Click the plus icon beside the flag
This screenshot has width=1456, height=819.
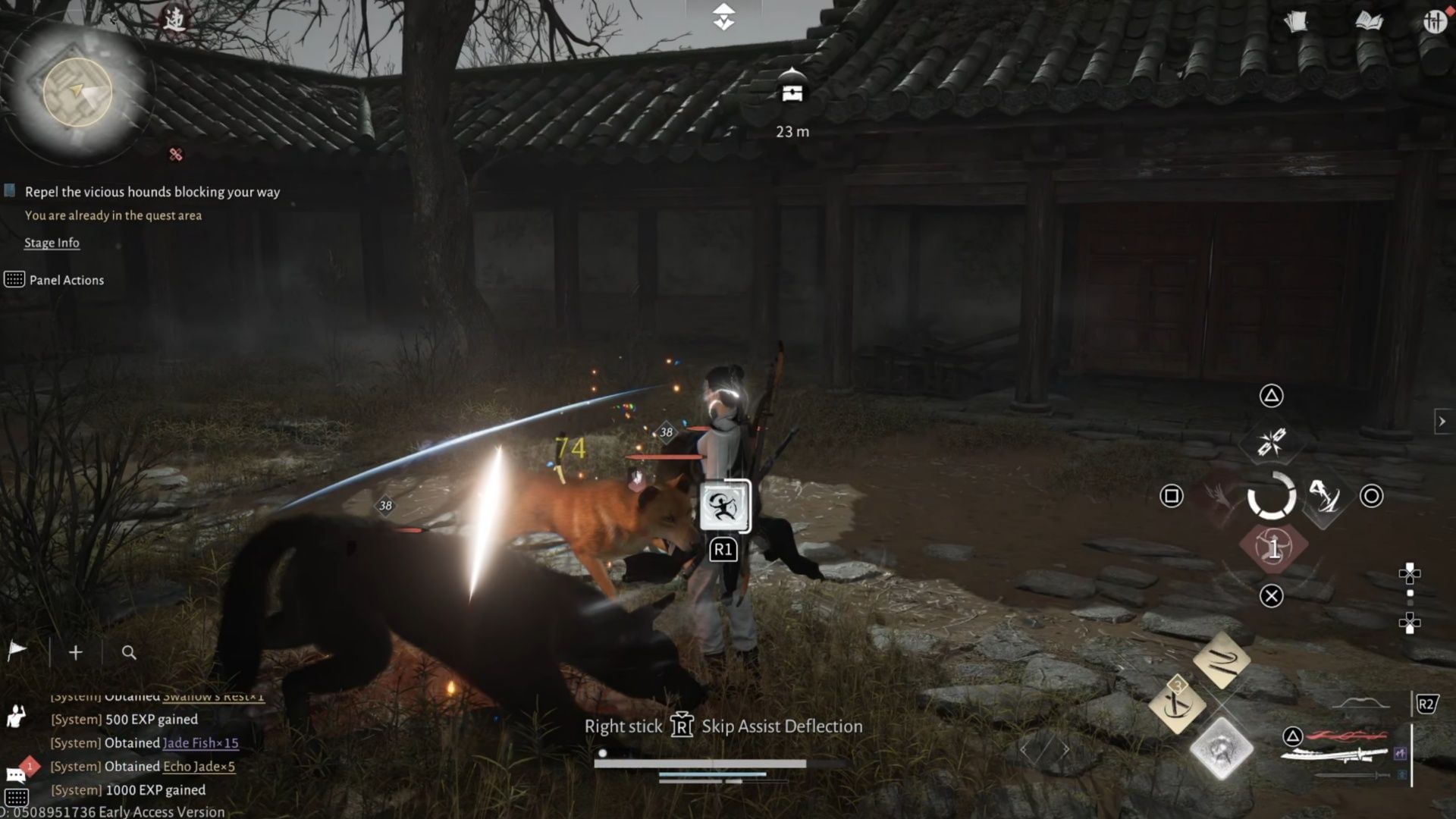74,652
